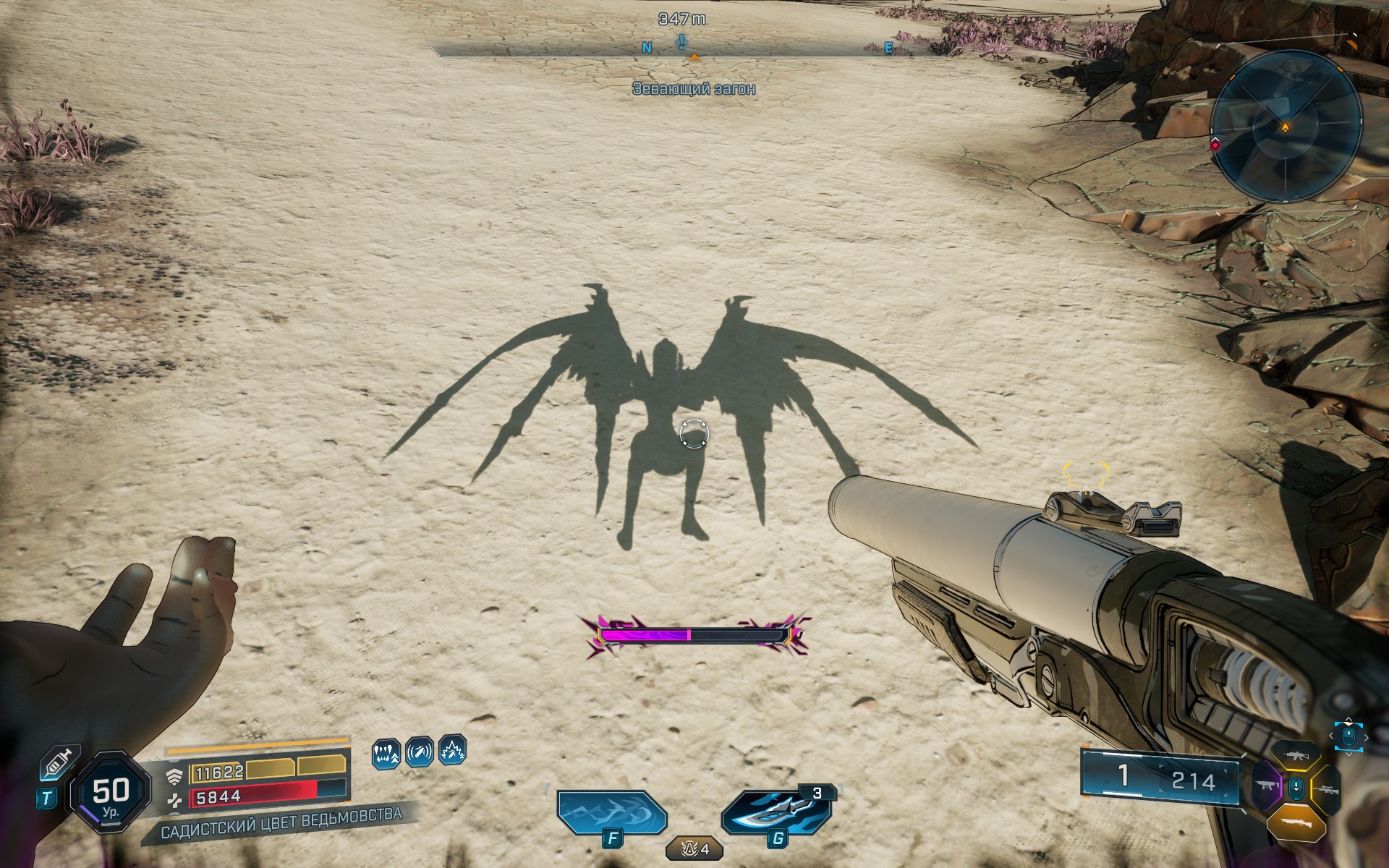Click the explosion buff status icon
Screen dimensions: 1389x868
click(451, 754)
